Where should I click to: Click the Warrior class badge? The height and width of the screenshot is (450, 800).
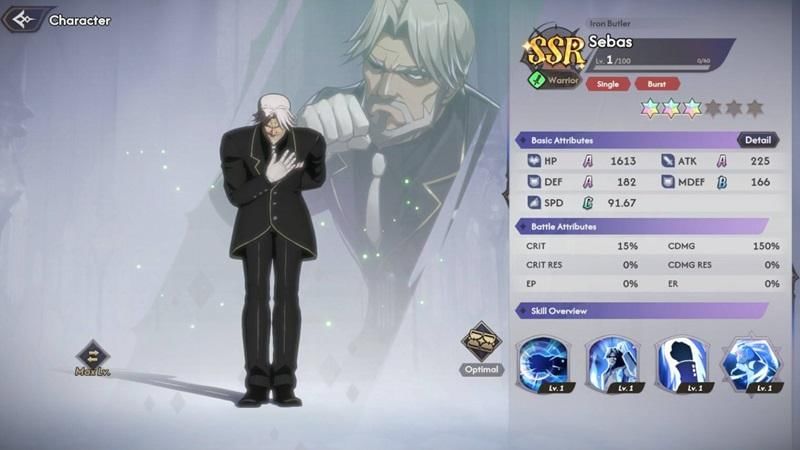(x=551, y=79)
